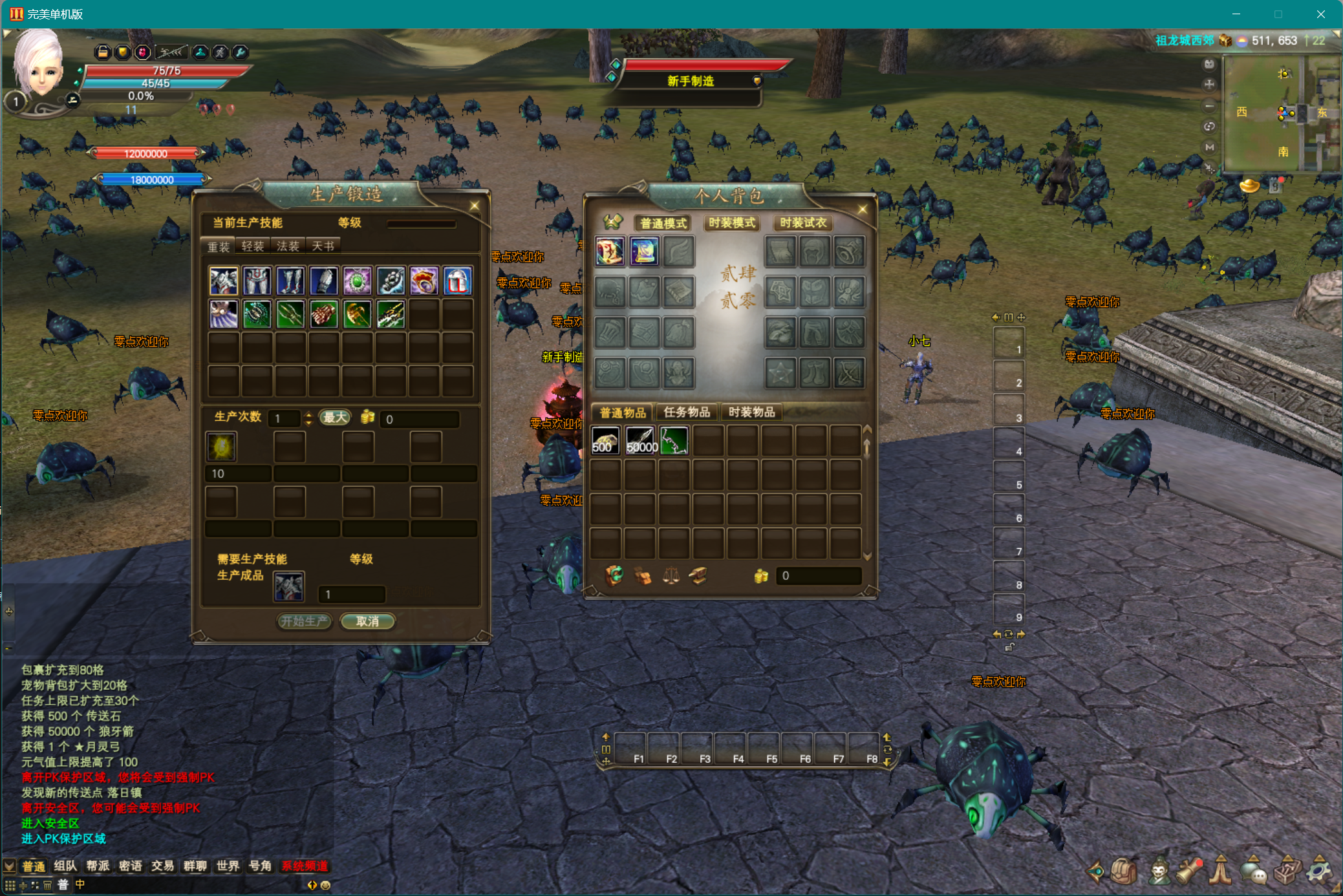Select the 传送石 stack of 500
Screen dimensions: 1343x896
click(x=605, y=441)
